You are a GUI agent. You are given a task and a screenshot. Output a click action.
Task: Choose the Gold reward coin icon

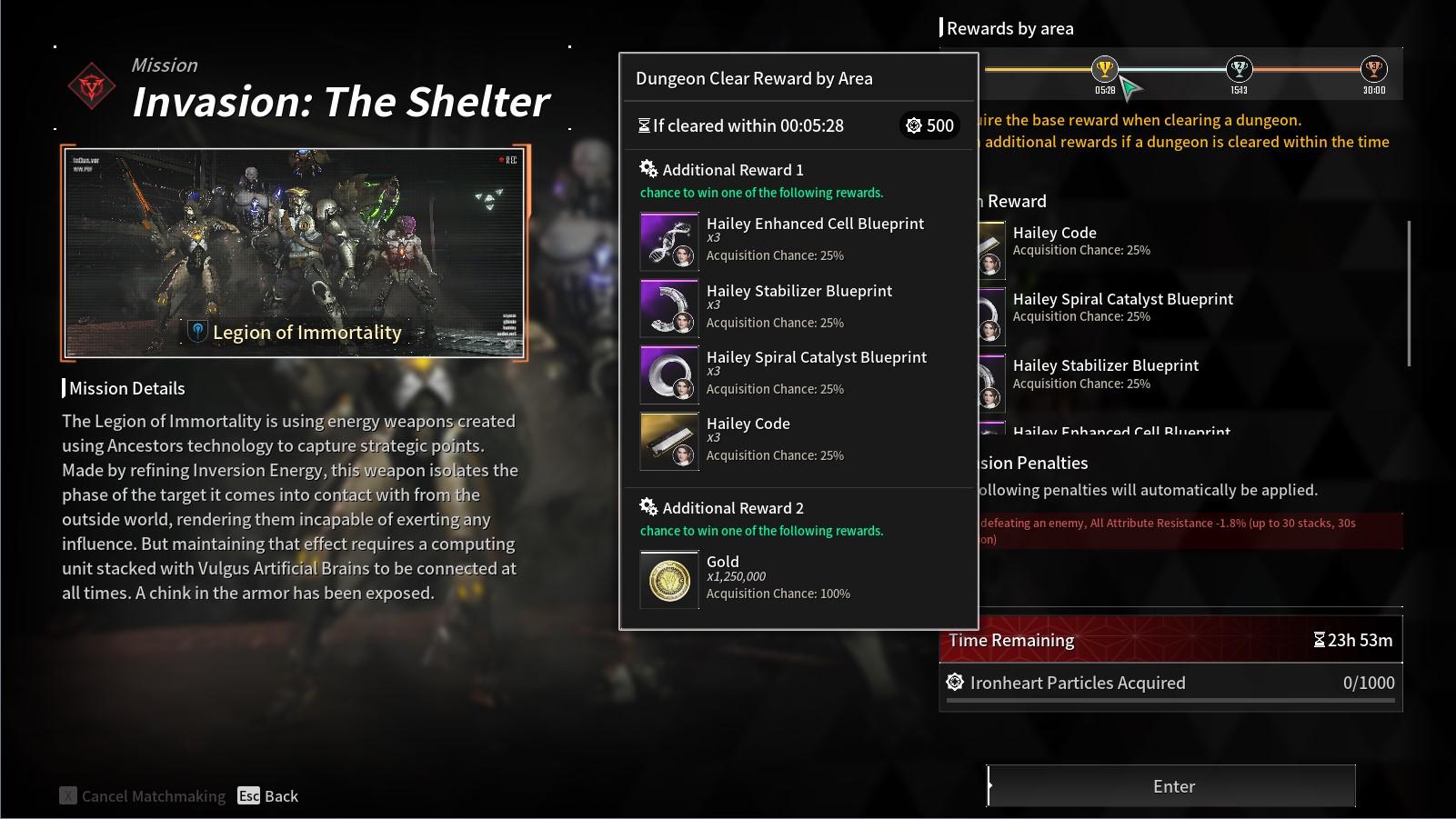coord(669,579)
